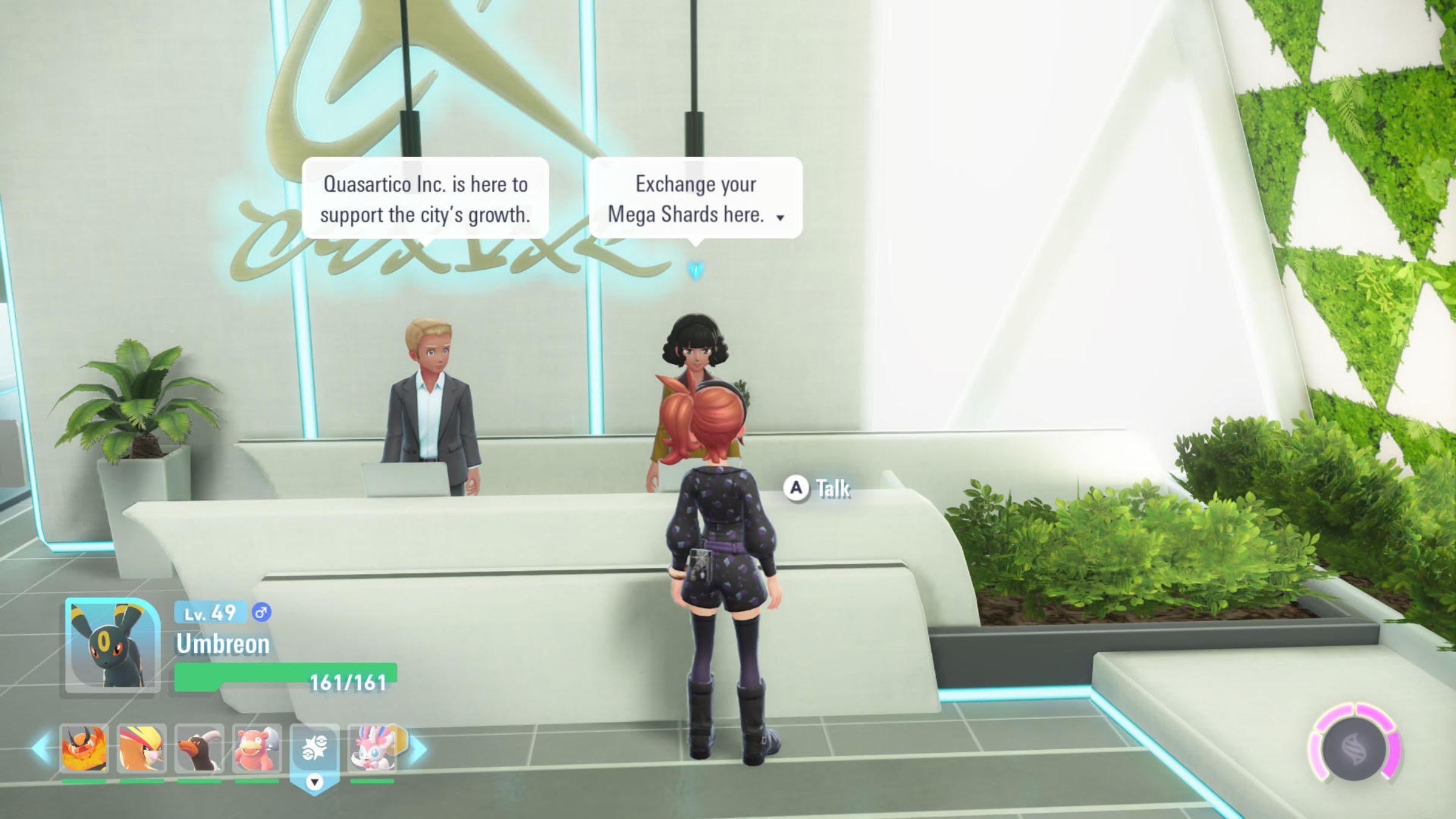Cycle party right with the right arrow
The image size is (1456, 819).
pos(417,748)
